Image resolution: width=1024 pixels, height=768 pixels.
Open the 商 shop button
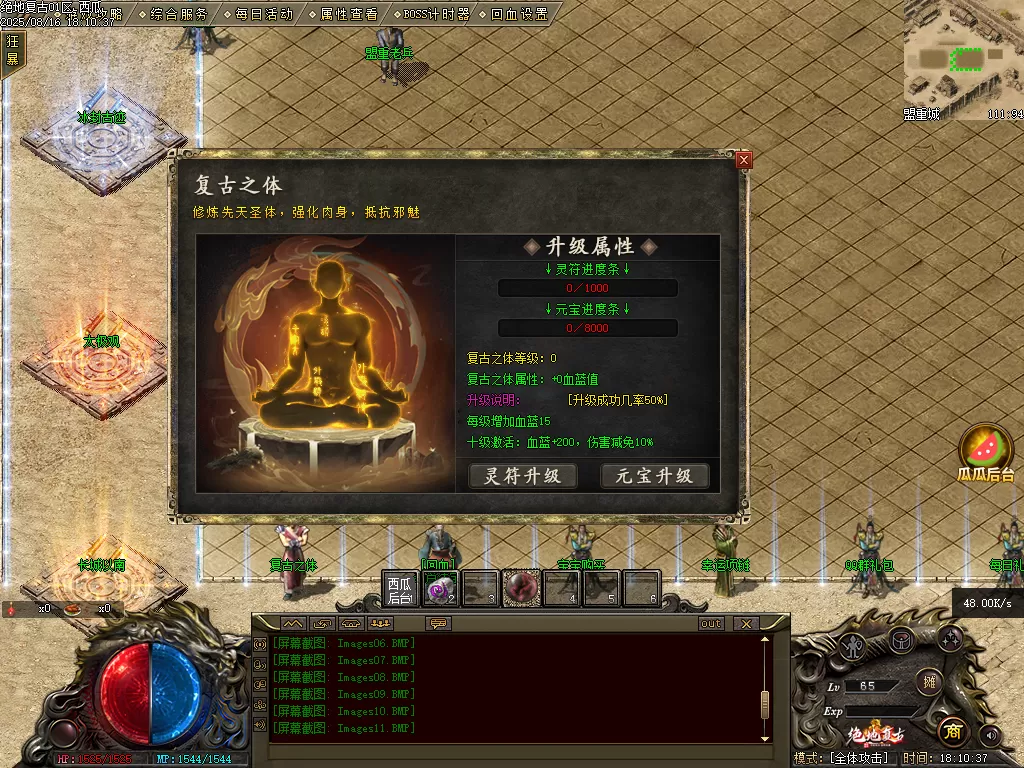[x=952, y=731]
